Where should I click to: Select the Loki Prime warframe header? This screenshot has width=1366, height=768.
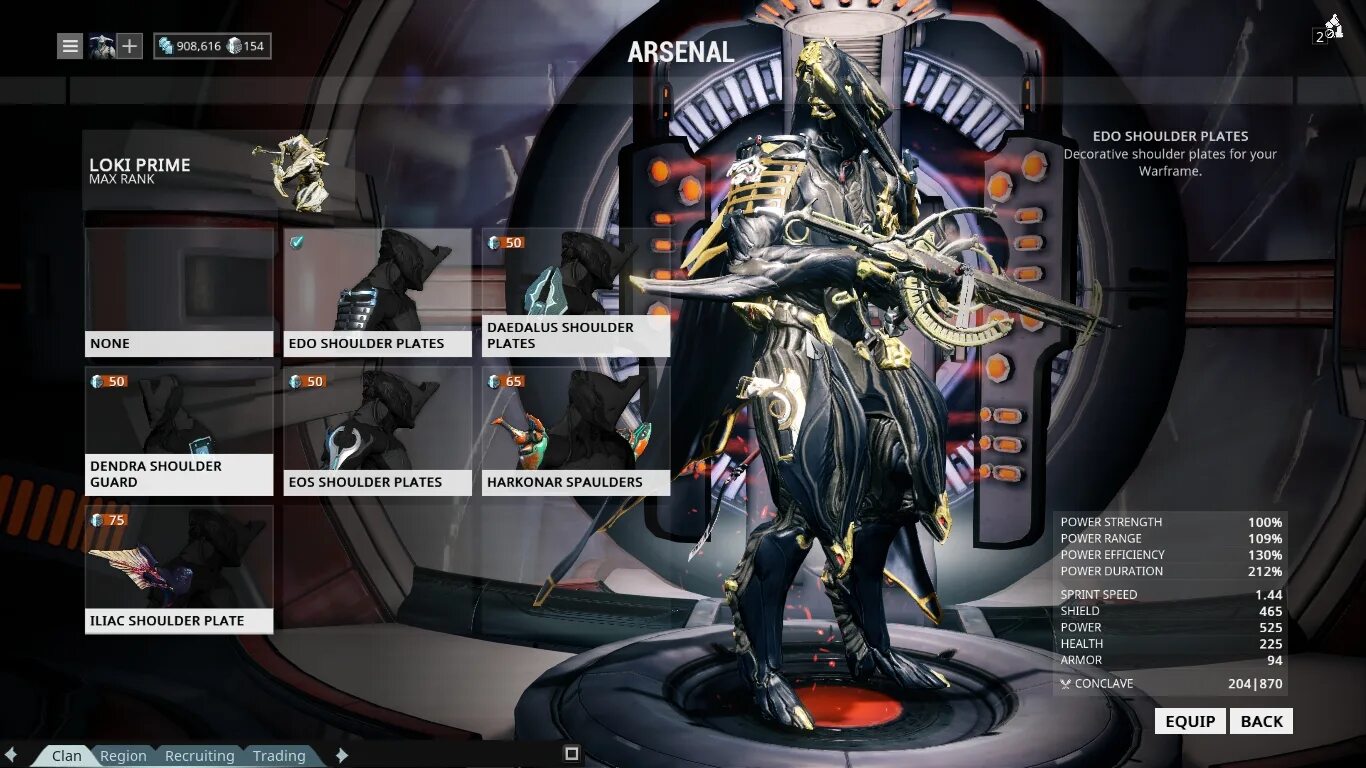point(217,171)
